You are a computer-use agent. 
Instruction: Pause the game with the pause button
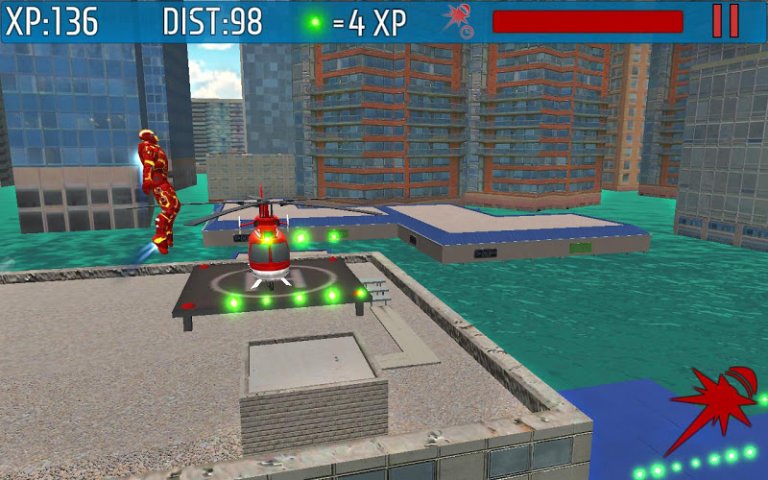(725, 21)
